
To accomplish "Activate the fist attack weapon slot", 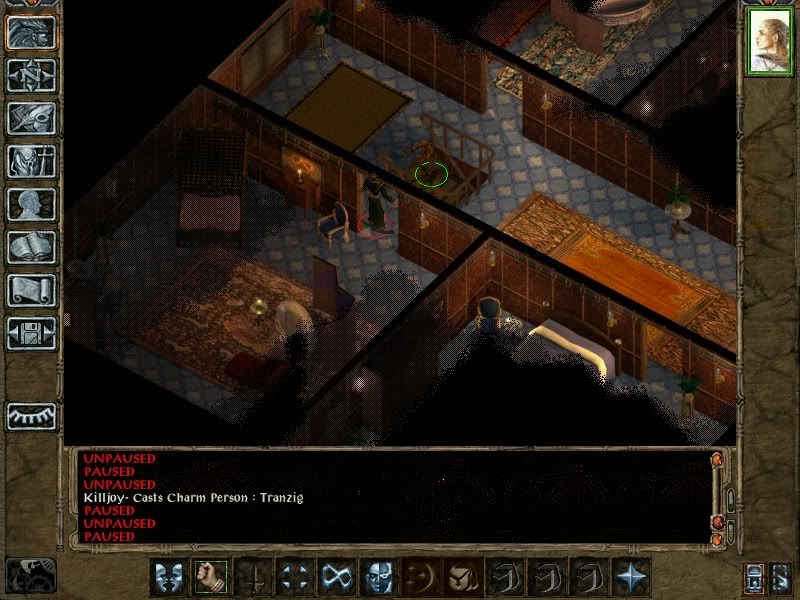I will click(209, 576).
